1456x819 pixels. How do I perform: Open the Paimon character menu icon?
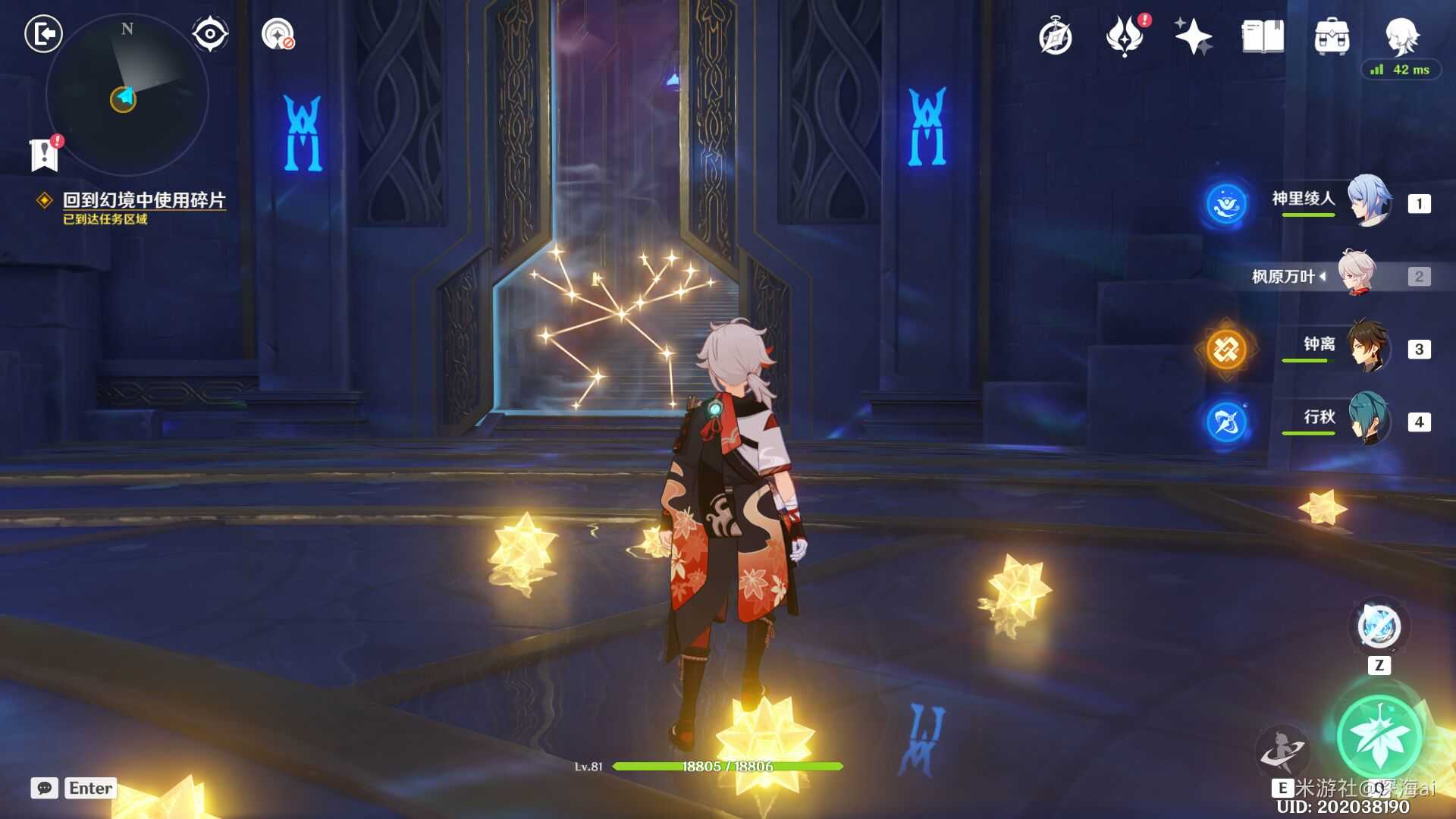click(x=1401, y=35)
